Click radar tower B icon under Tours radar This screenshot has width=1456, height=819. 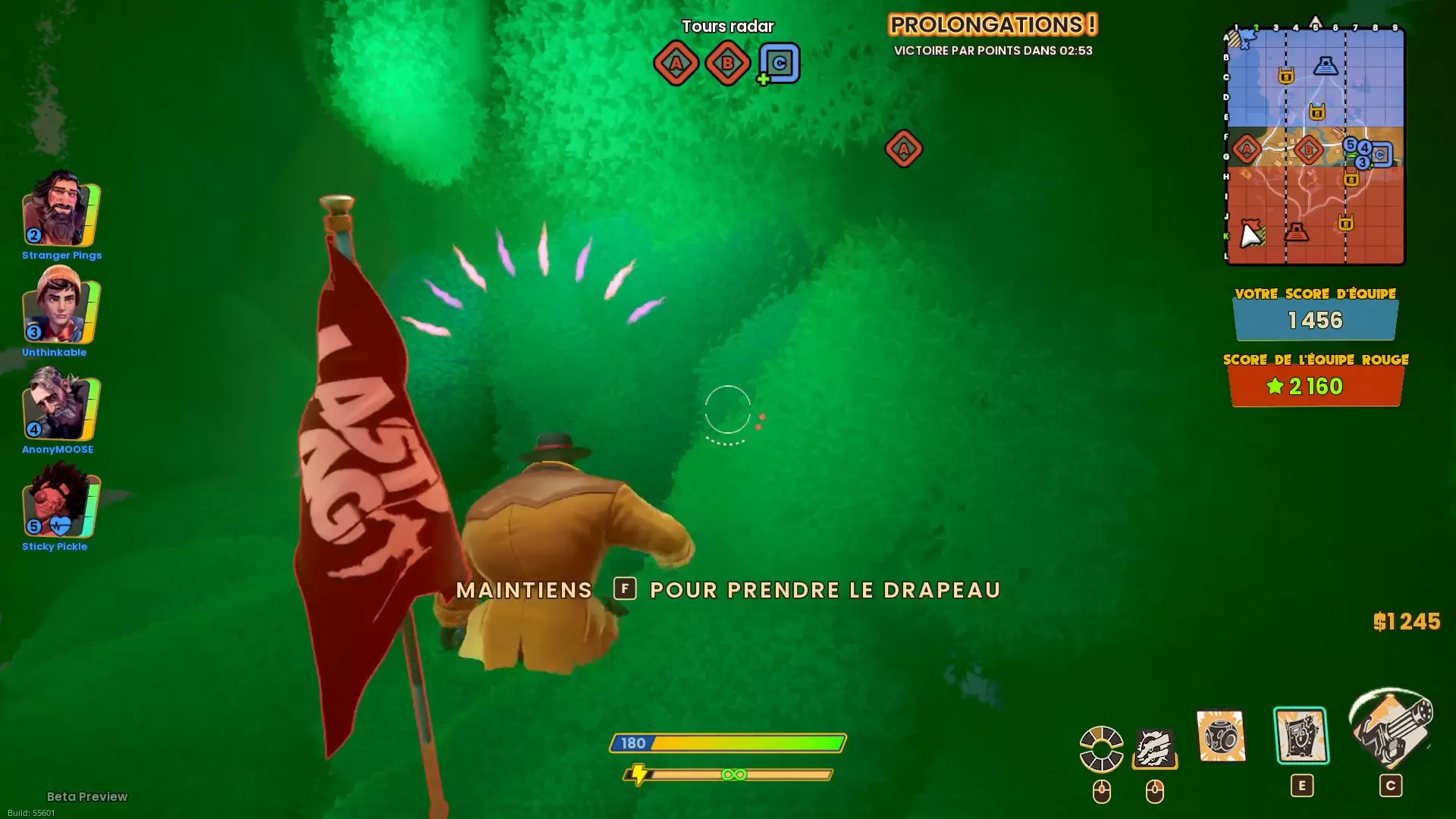(726, 63)
